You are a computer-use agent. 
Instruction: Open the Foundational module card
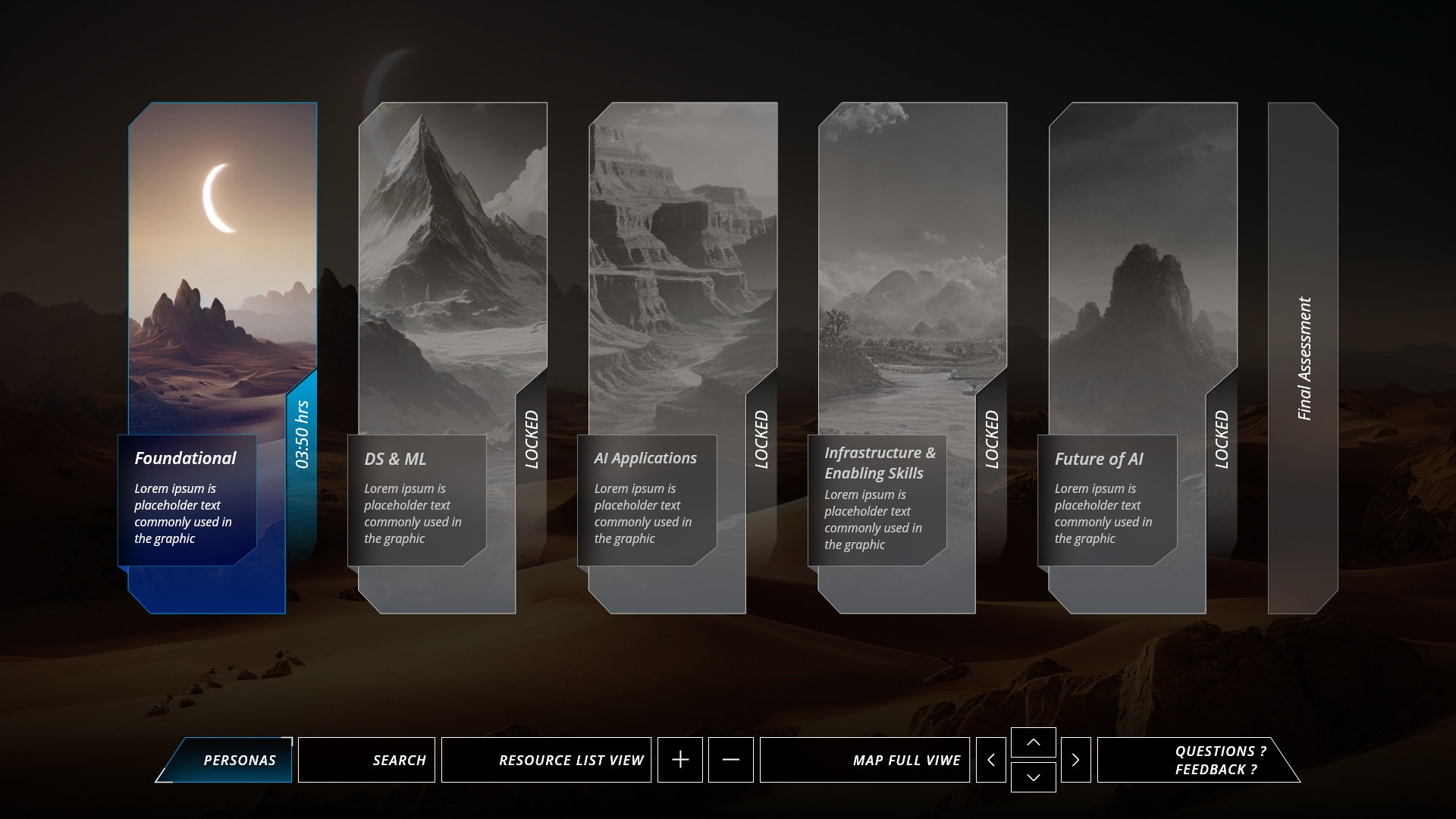click(x=222, y=303)
